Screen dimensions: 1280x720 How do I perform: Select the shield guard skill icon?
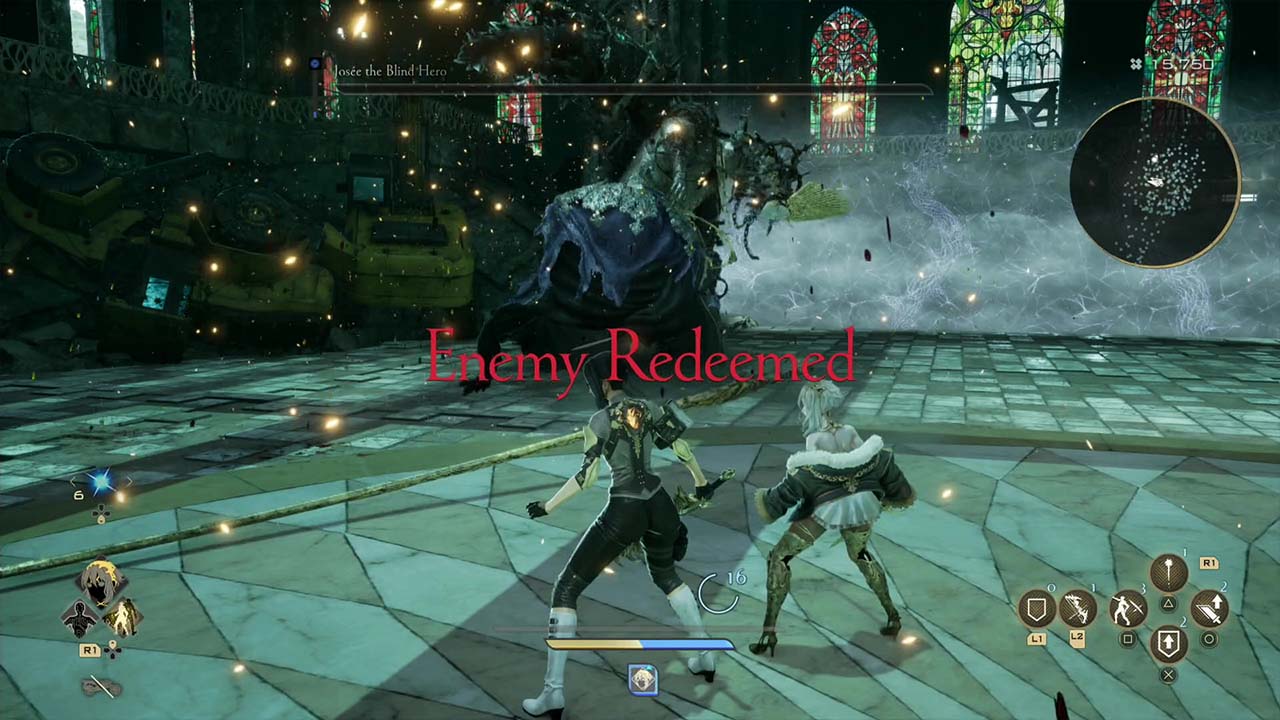click(x=1036, y=608)
